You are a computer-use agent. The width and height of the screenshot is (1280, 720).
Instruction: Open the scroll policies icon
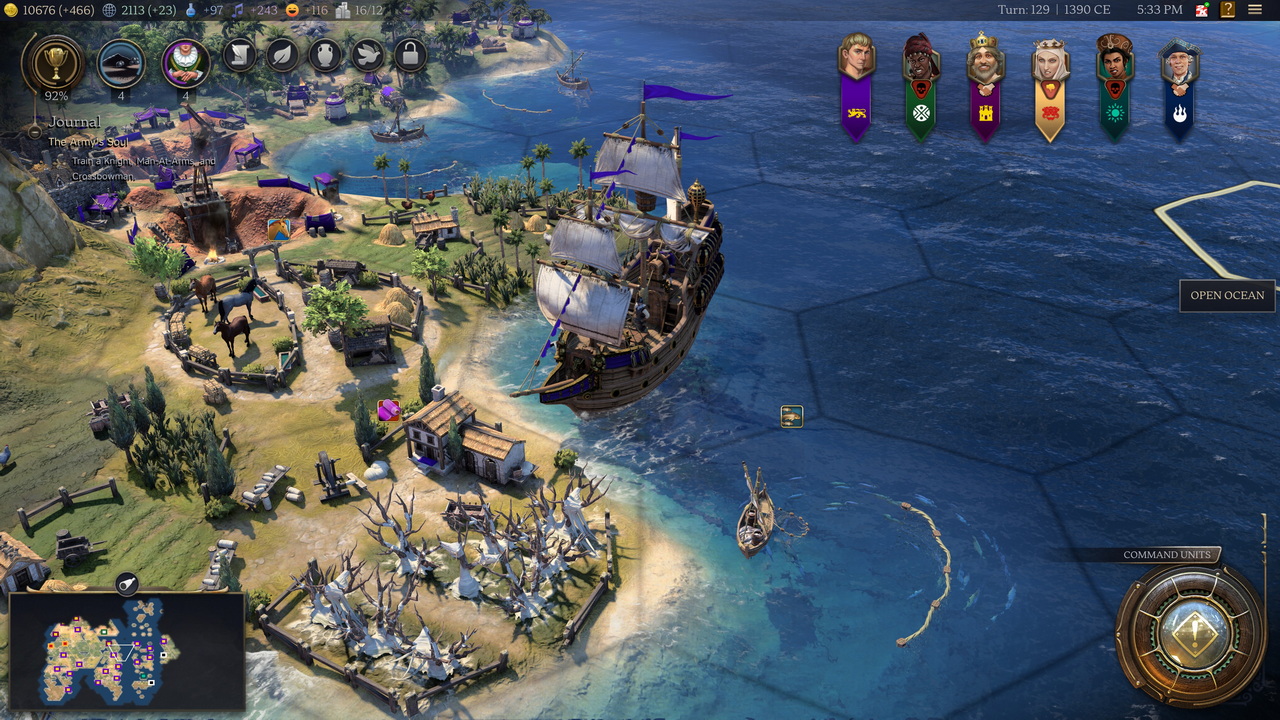pos(240,54)
